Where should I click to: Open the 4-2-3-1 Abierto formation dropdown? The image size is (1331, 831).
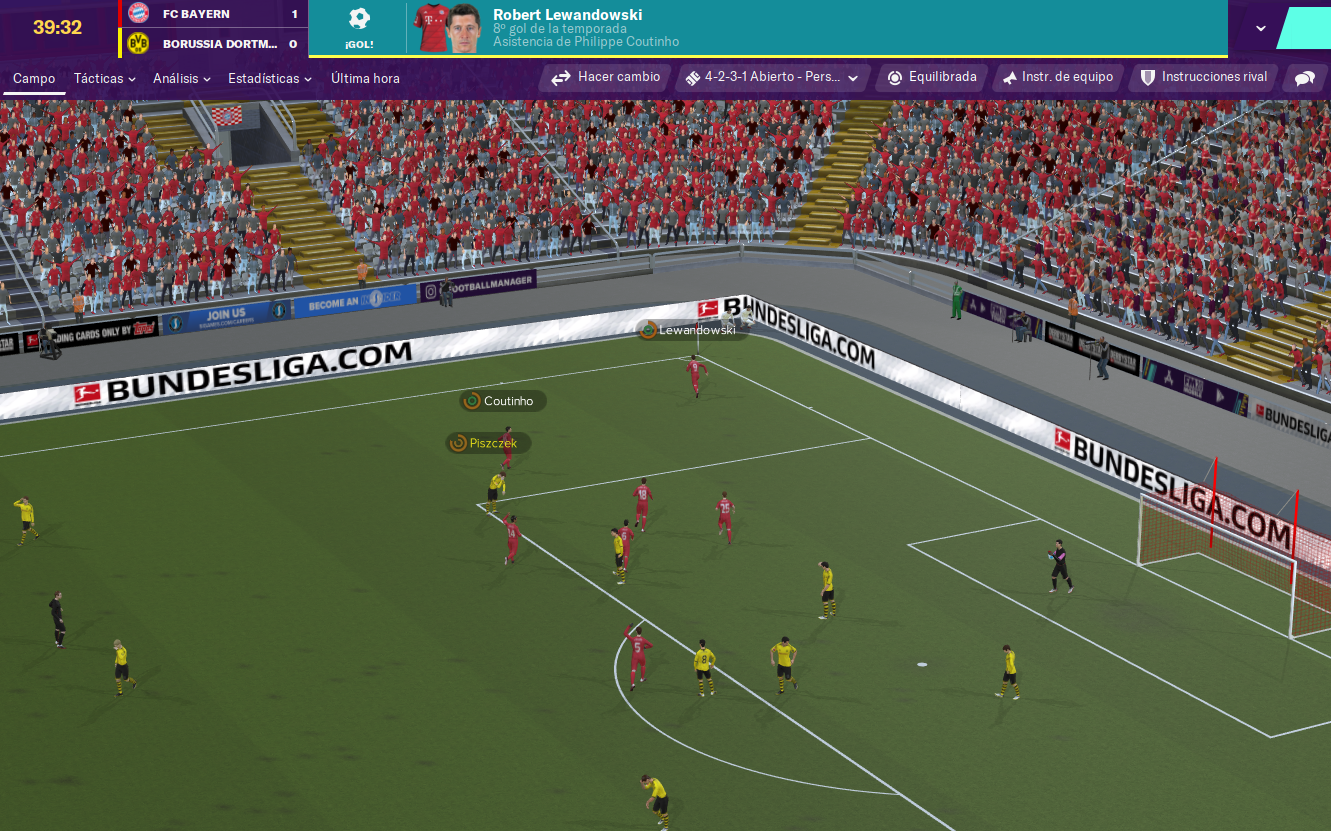pos(771,77)
